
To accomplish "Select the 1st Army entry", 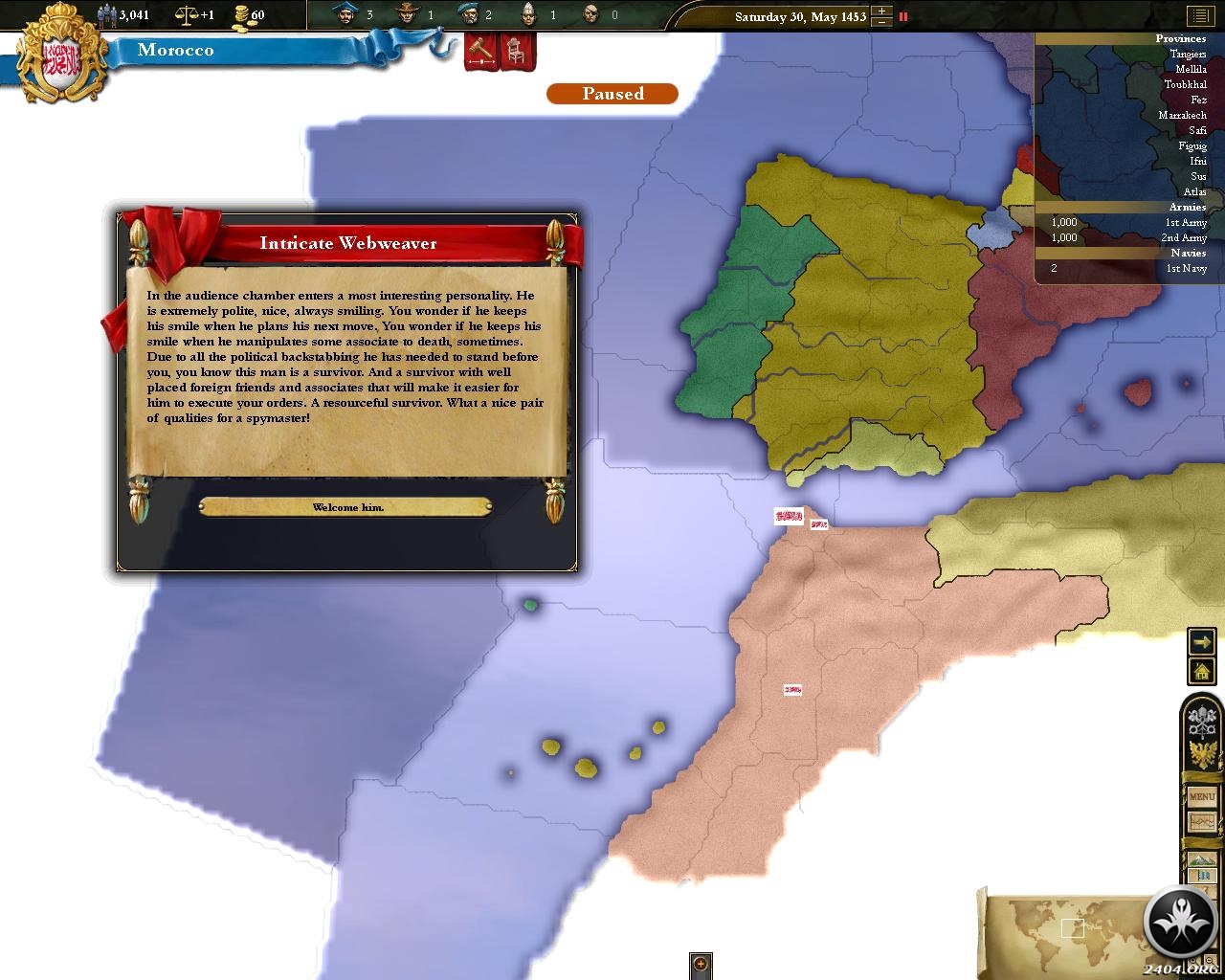I will click(x=1185, y=223).
